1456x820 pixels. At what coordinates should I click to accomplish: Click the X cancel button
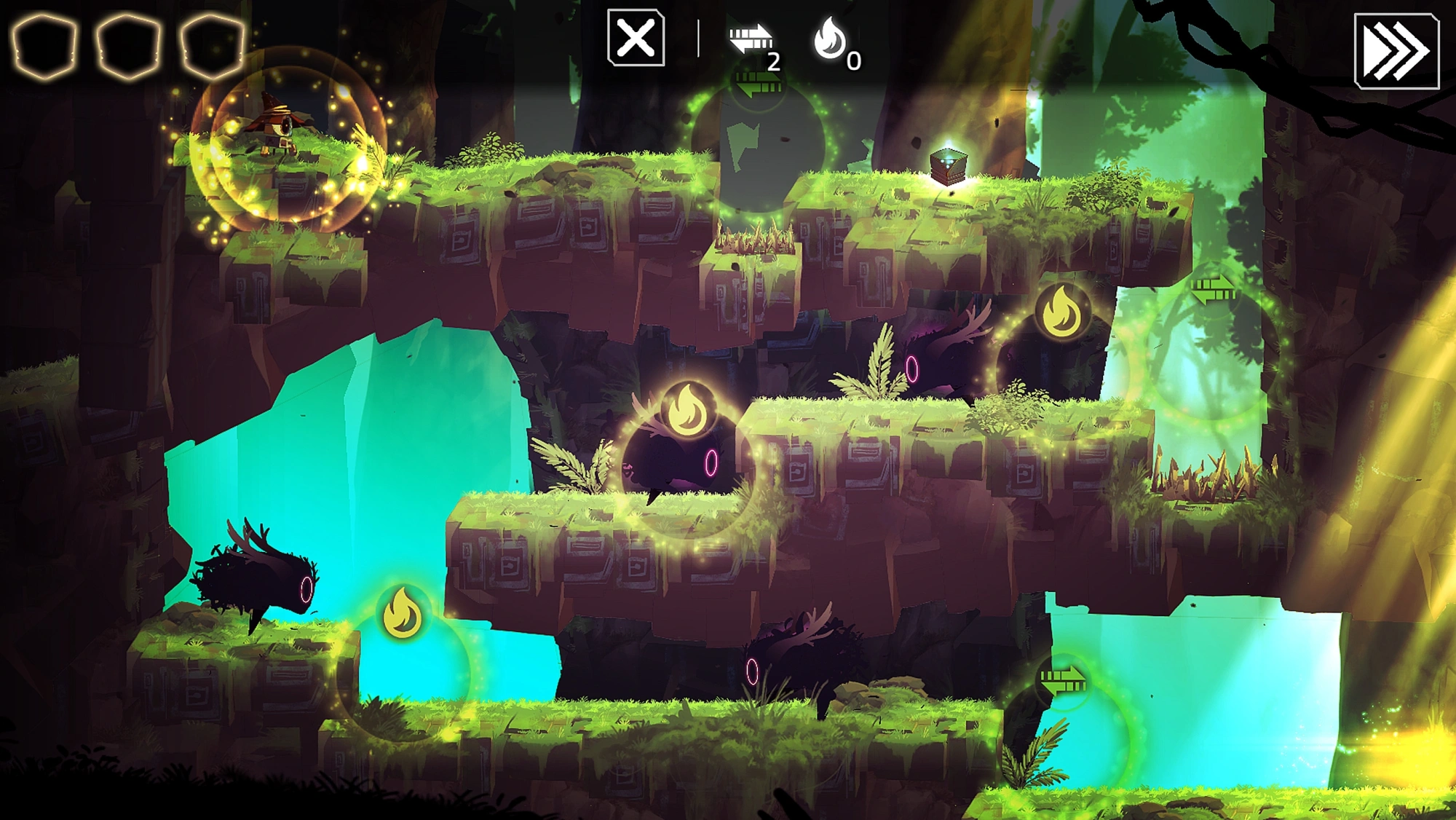click(636, 38)
